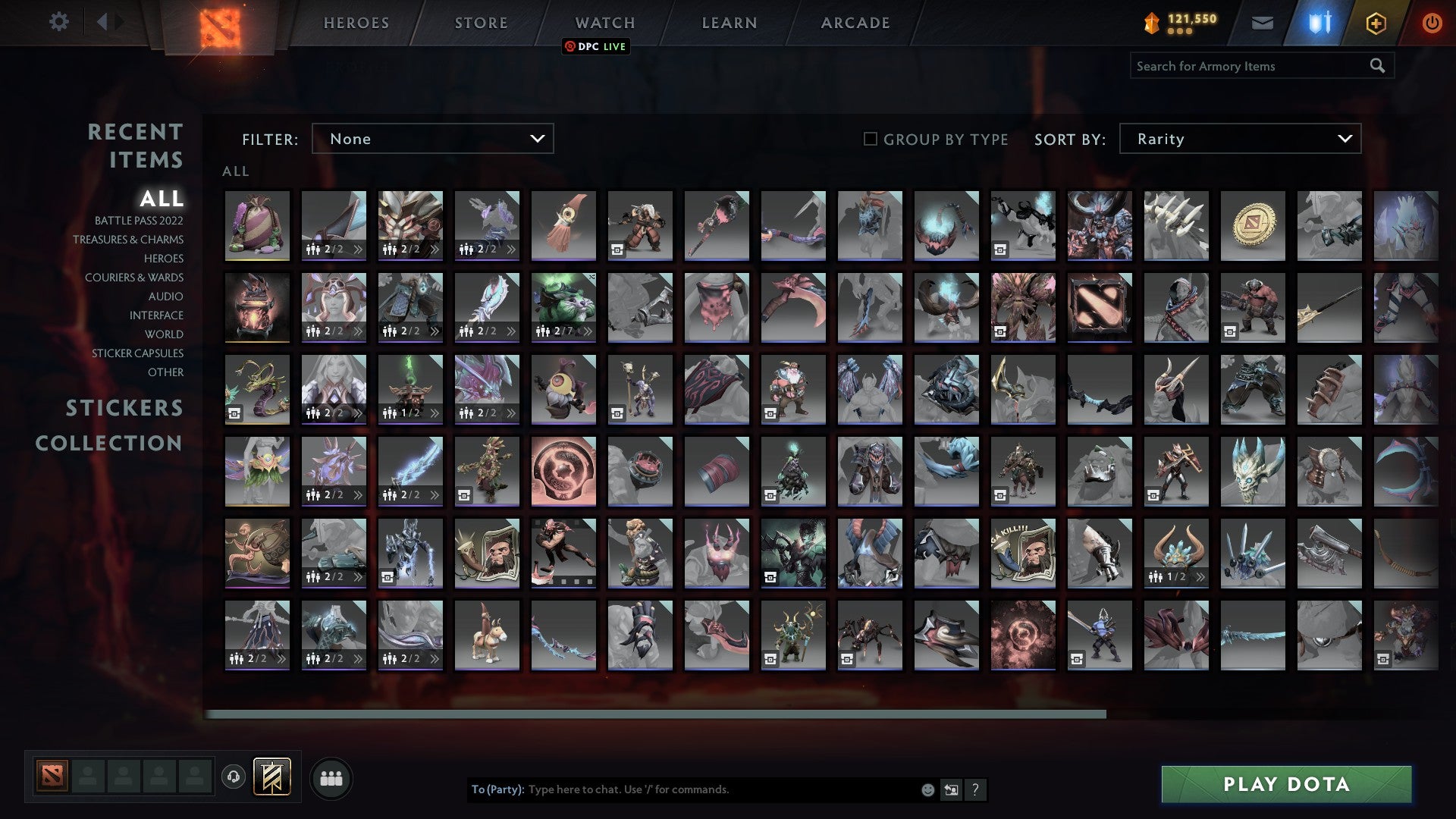
Task: Open the SORT BY Rarity dropdown
Action: 1239,139
